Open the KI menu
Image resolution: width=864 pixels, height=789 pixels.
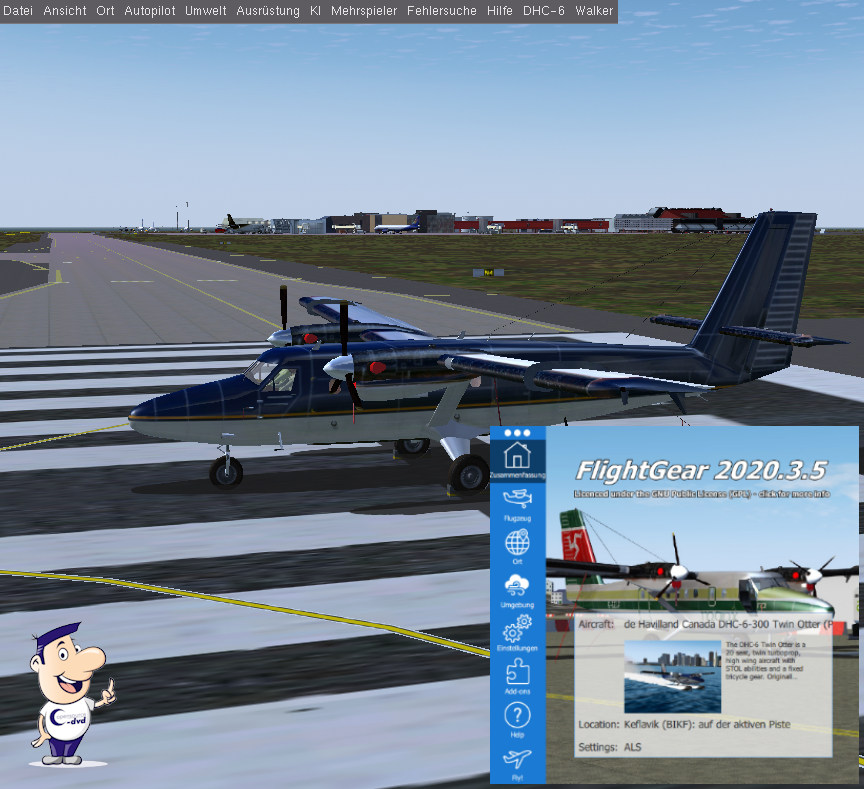[316, 10]
